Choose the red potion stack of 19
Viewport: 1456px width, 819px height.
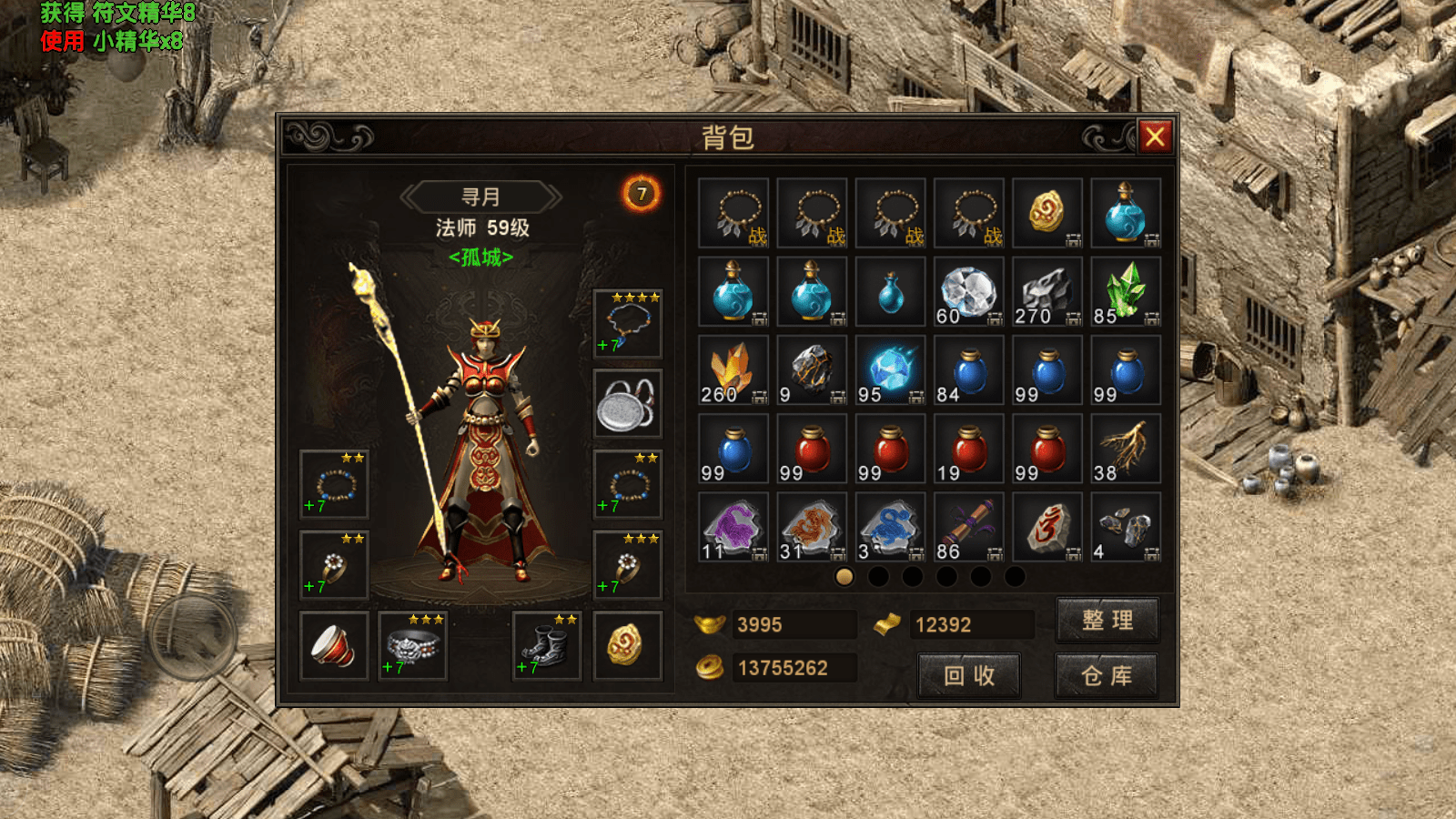point(968,449)
